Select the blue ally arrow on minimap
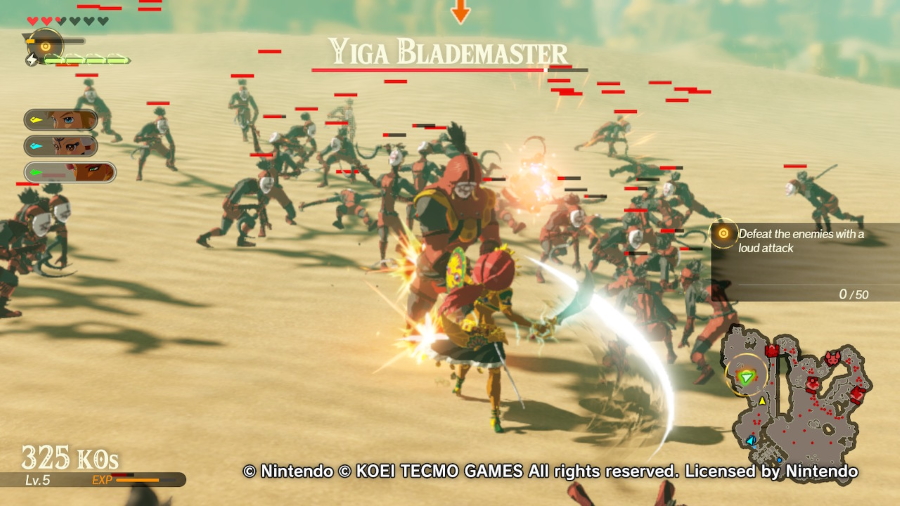900x506 pixels. pyautogui.click(x=750, y=440)
